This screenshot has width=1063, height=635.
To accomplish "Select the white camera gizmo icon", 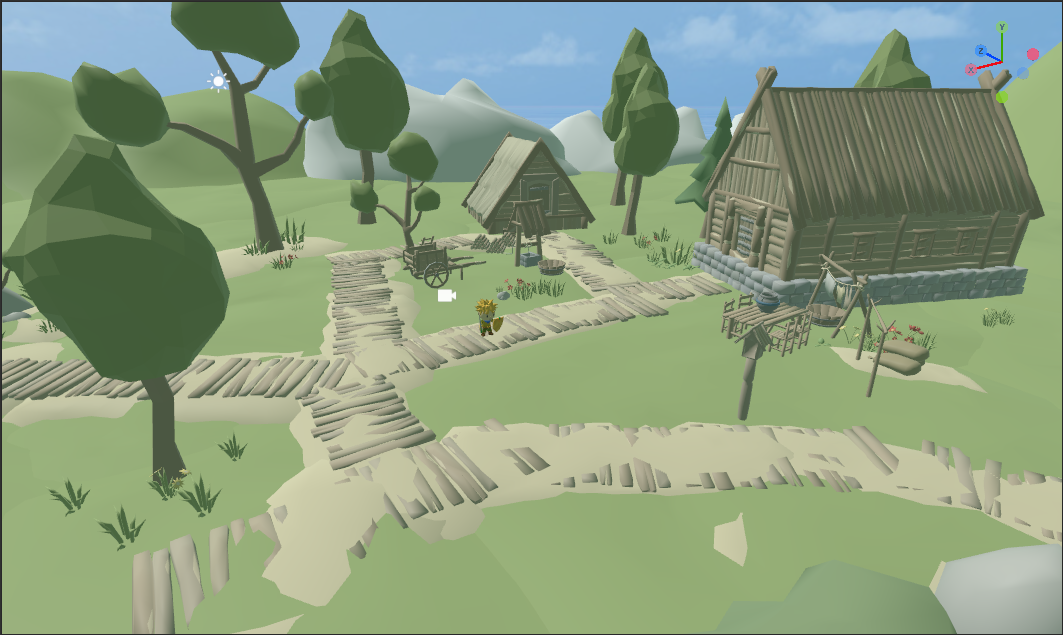I will click(x=446, y=295).
